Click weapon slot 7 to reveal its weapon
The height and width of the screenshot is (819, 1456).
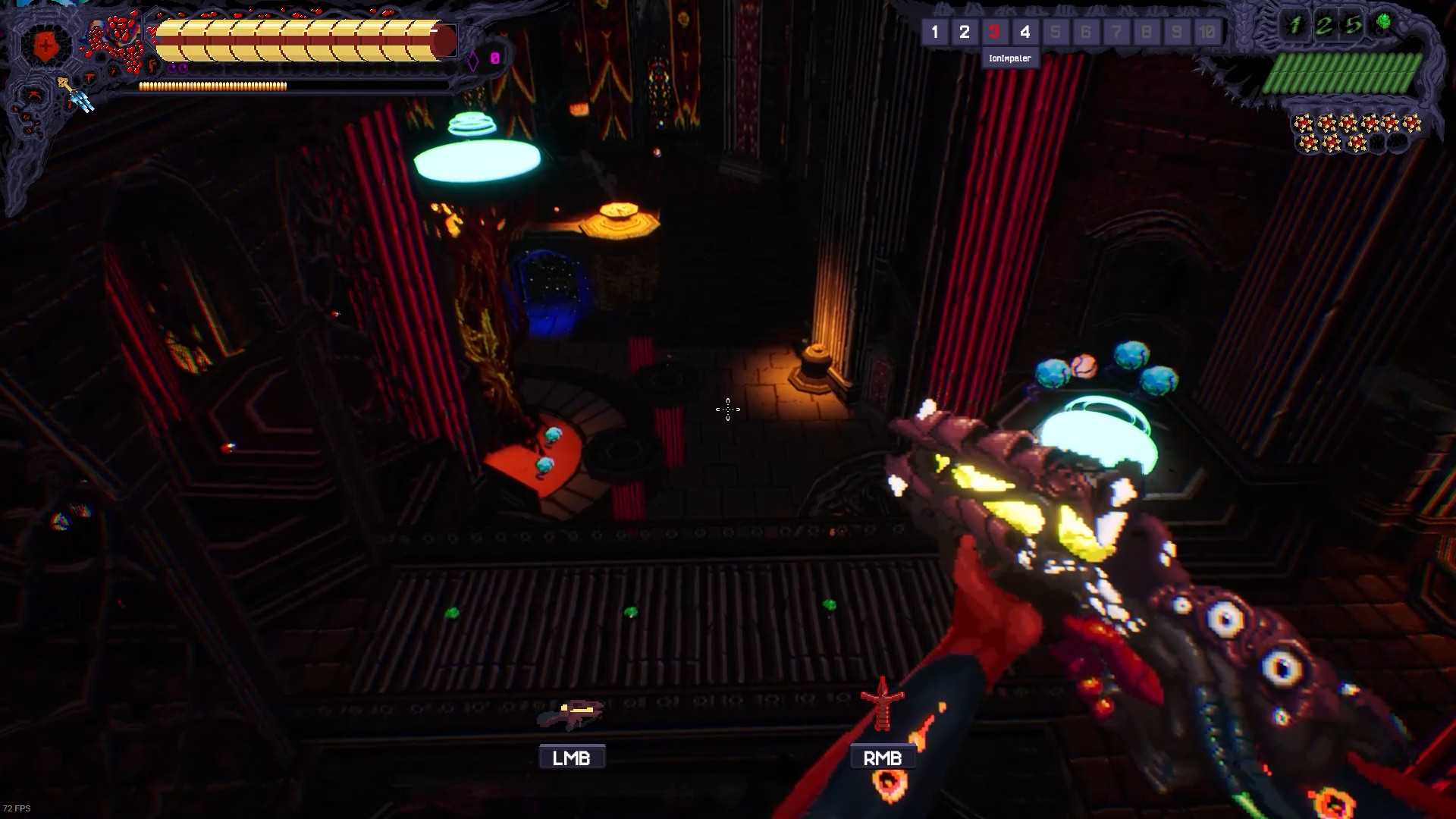(1116, 33)
